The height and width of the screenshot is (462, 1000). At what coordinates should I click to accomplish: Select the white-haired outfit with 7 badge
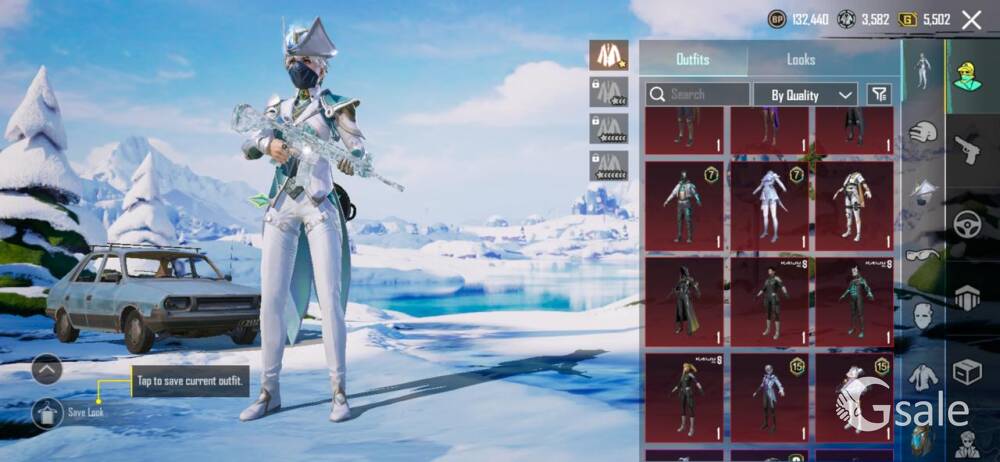(x=769, y=205)
